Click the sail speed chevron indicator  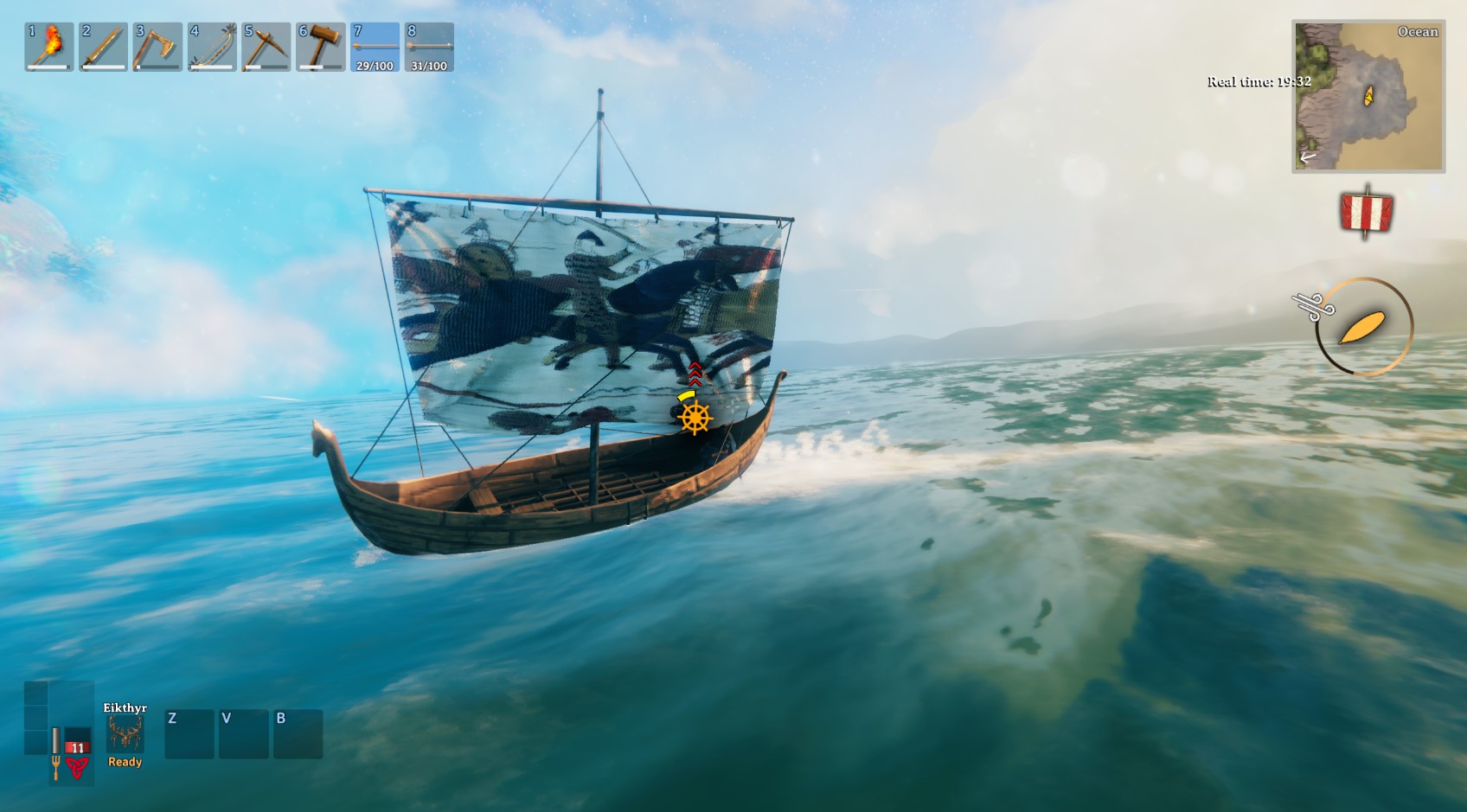pyautogui.click(x=694, y=374)
